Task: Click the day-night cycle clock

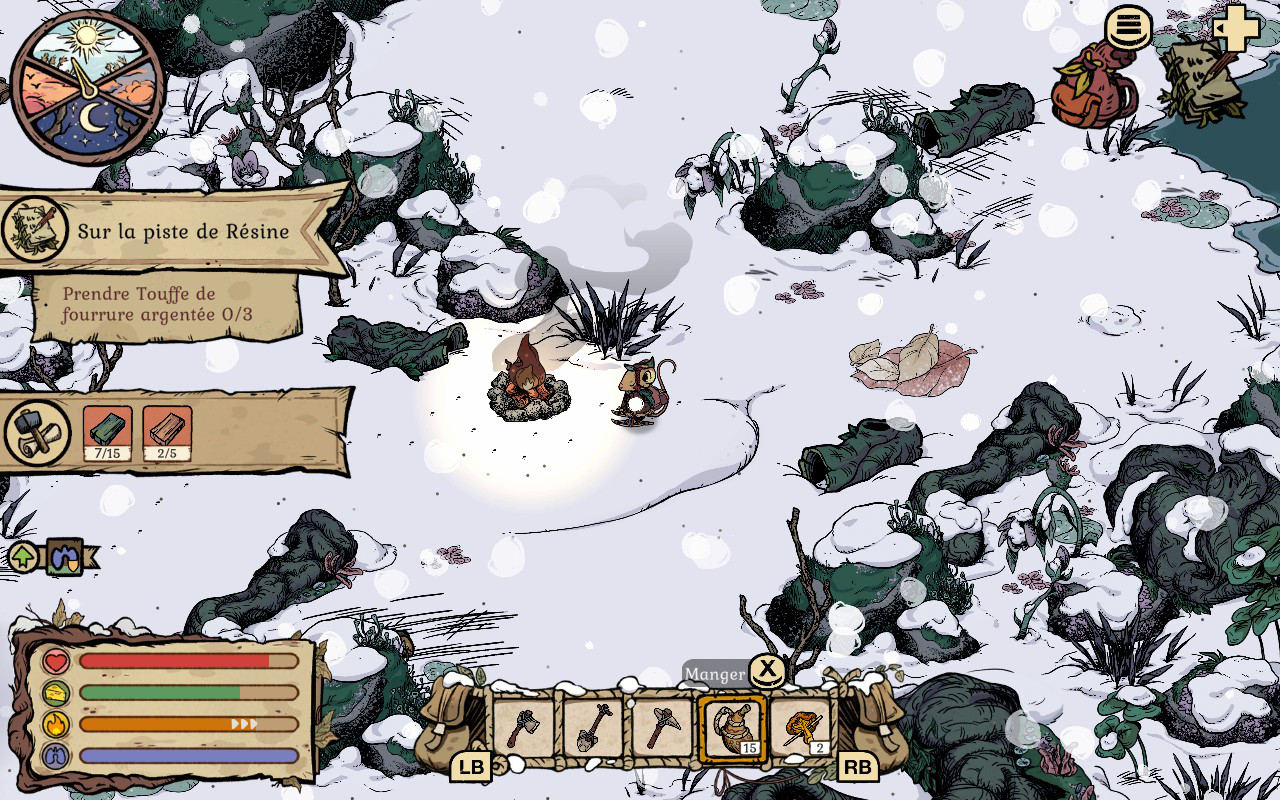Action: point(88,88)
